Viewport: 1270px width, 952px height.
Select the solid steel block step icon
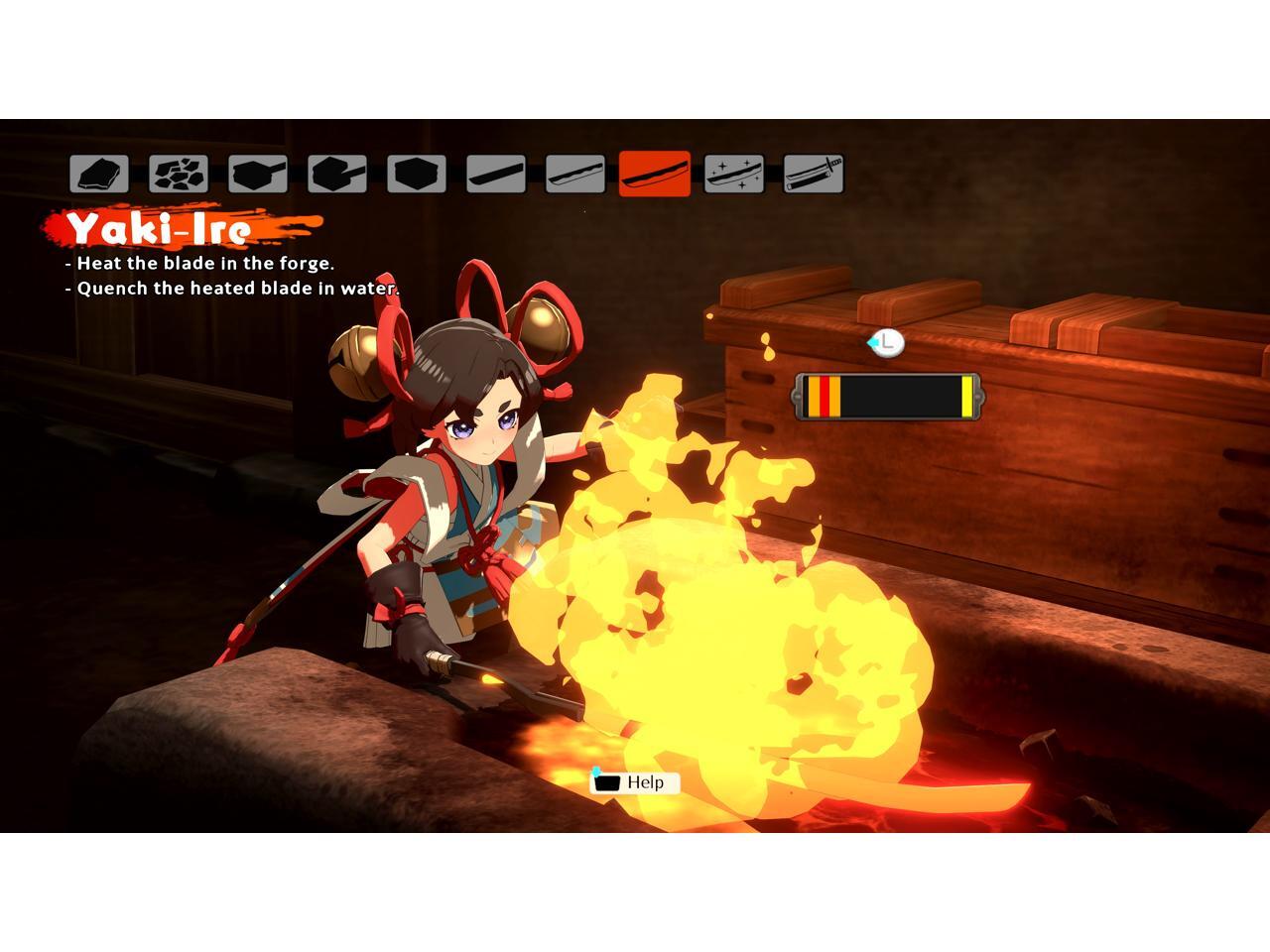click(x=417, y=175)
